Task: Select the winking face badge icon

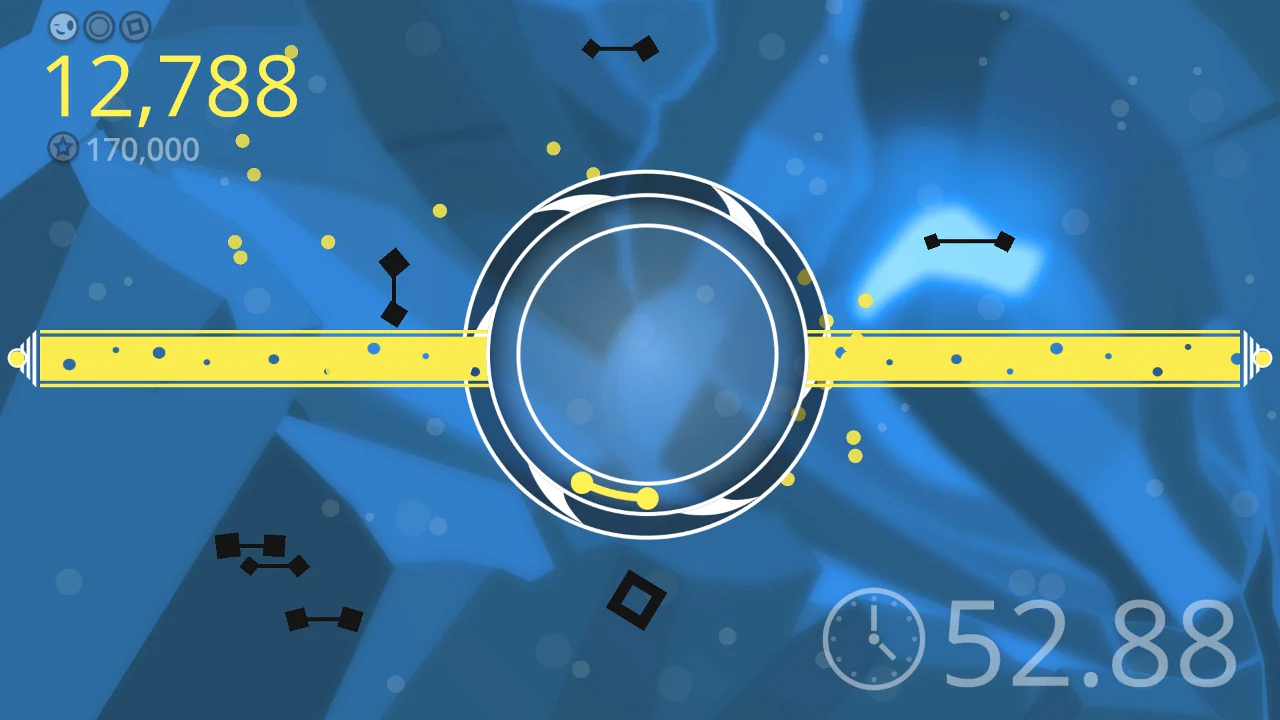Action: click(x=63, y=27)
